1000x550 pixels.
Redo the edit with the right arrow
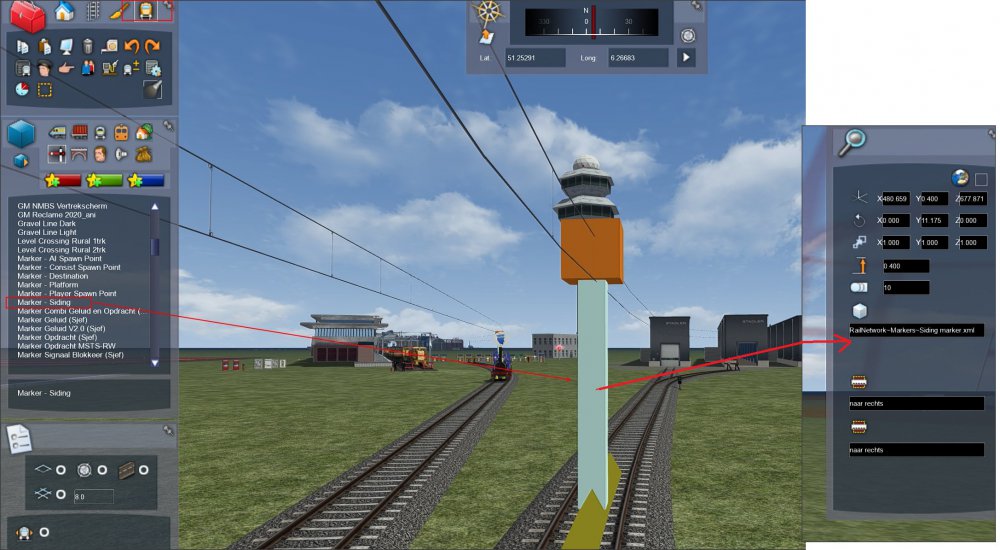pos(152,46)
